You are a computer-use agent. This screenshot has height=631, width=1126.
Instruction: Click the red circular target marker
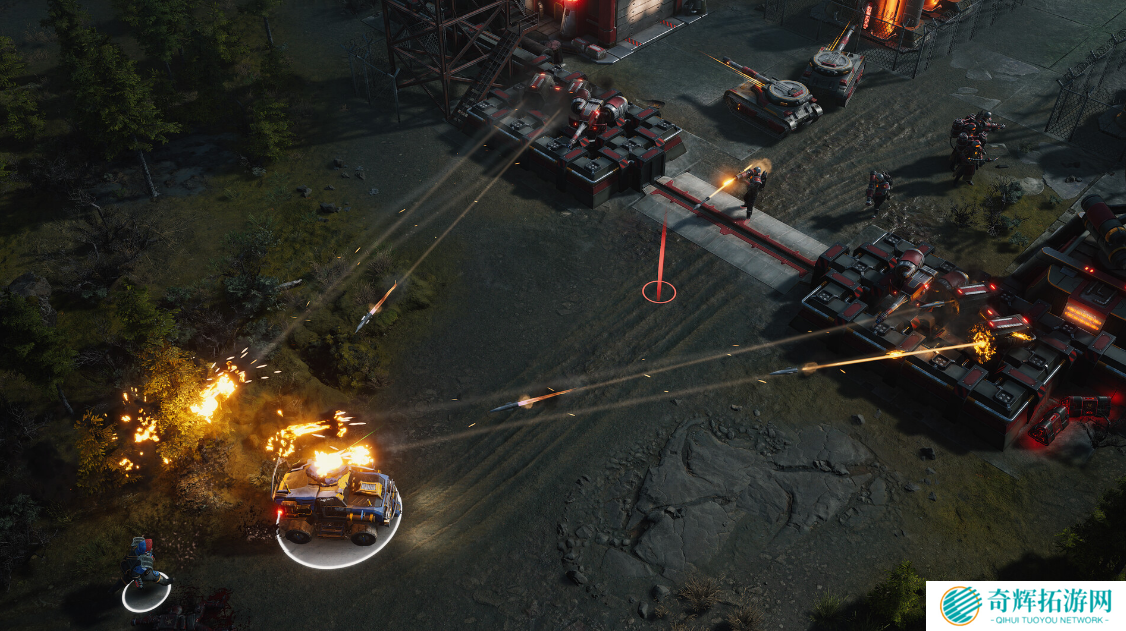point(658,292)
